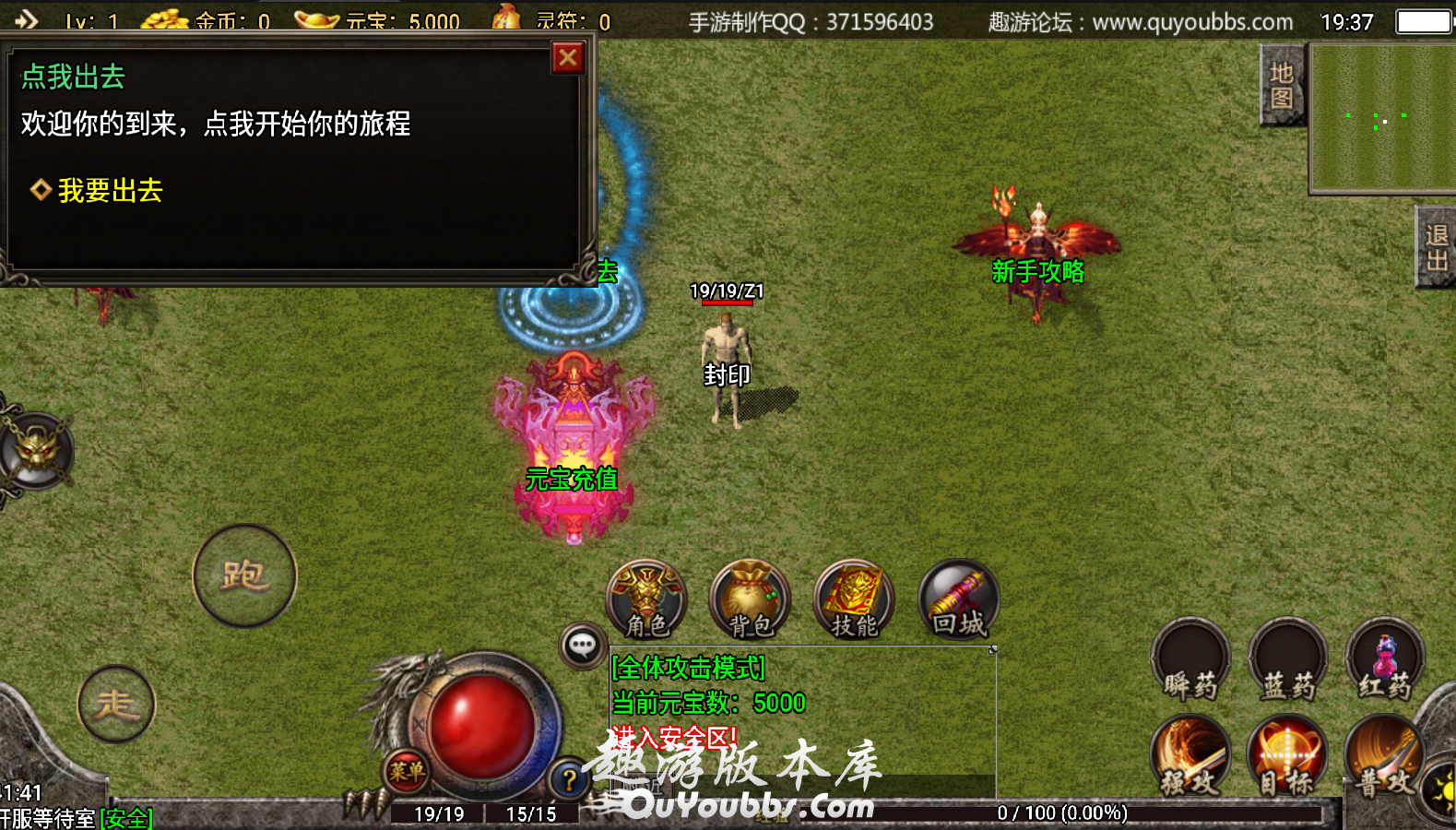This screenshot has width=1456, height=830.
Task: Toggle the 跑 run button
Action: [x=244, y=575]
